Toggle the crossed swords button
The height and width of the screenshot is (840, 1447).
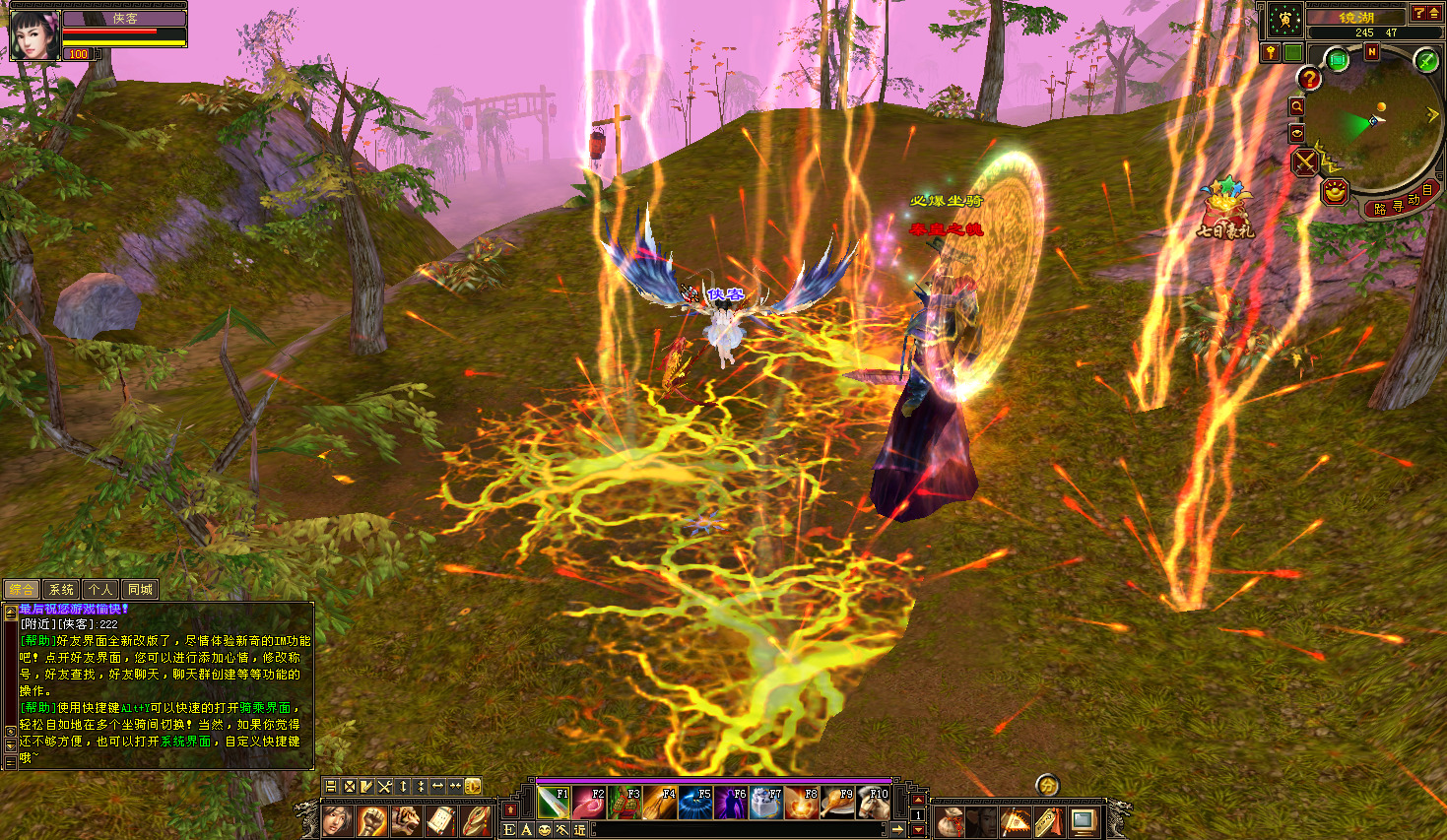coord(1305,162)
